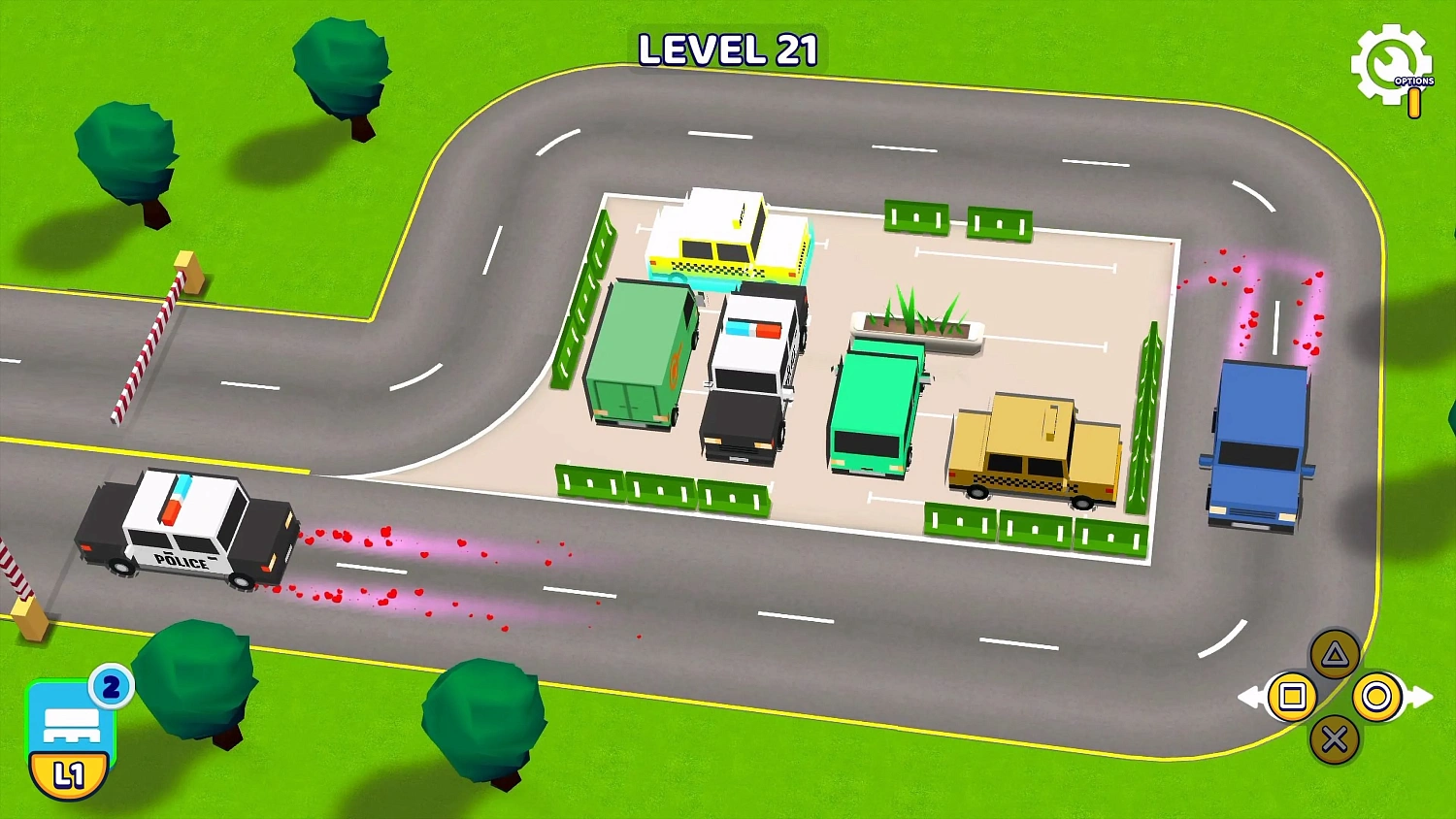The height and width of the screenshot is (819, 1456).
Task: Move the blue car on the right road
Action: tap(1257, 446)
